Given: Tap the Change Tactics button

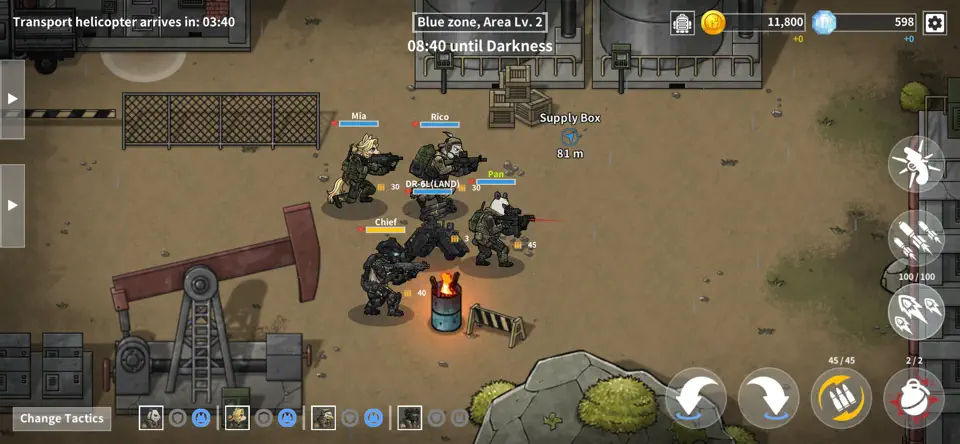Looking at the screenshot, I should (62, 419).
